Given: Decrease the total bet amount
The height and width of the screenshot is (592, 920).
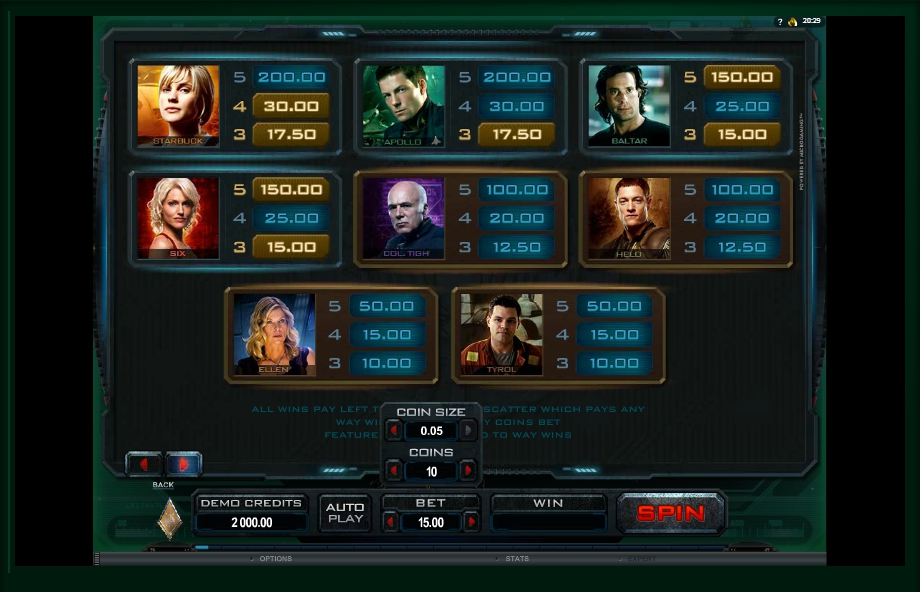Looking at the screenshot, I should (x=390, y=522).
